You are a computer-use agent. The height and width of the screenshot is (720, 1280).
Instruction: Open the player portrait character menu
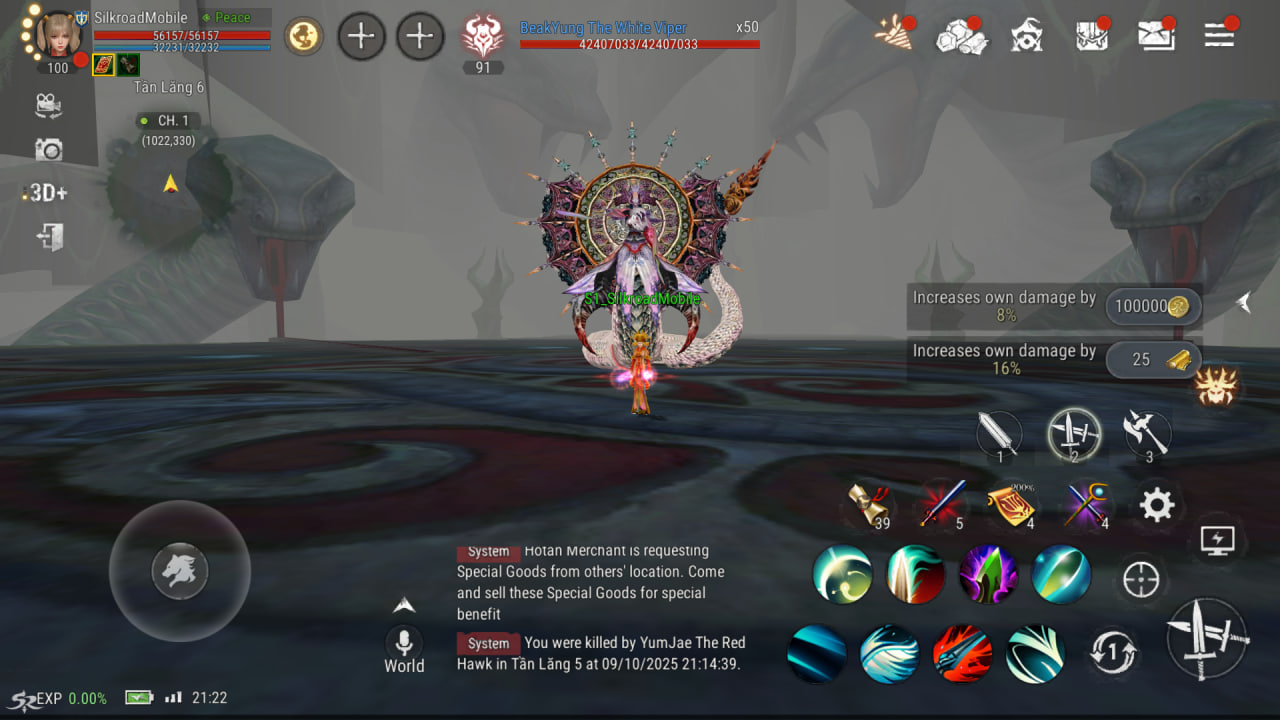pyautogui.click(x=58, y=36)
